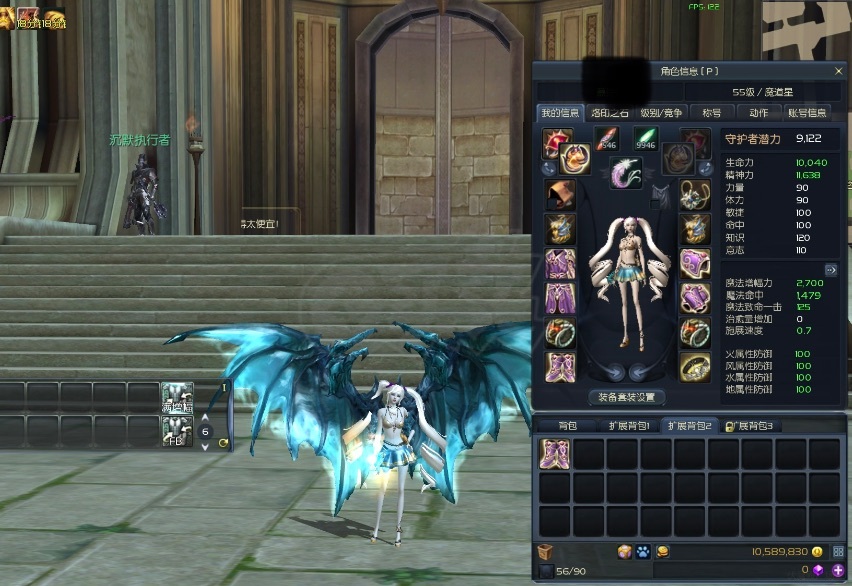Screen dimensions: 852x586
Task: Close the character info window
Action: 838,71
